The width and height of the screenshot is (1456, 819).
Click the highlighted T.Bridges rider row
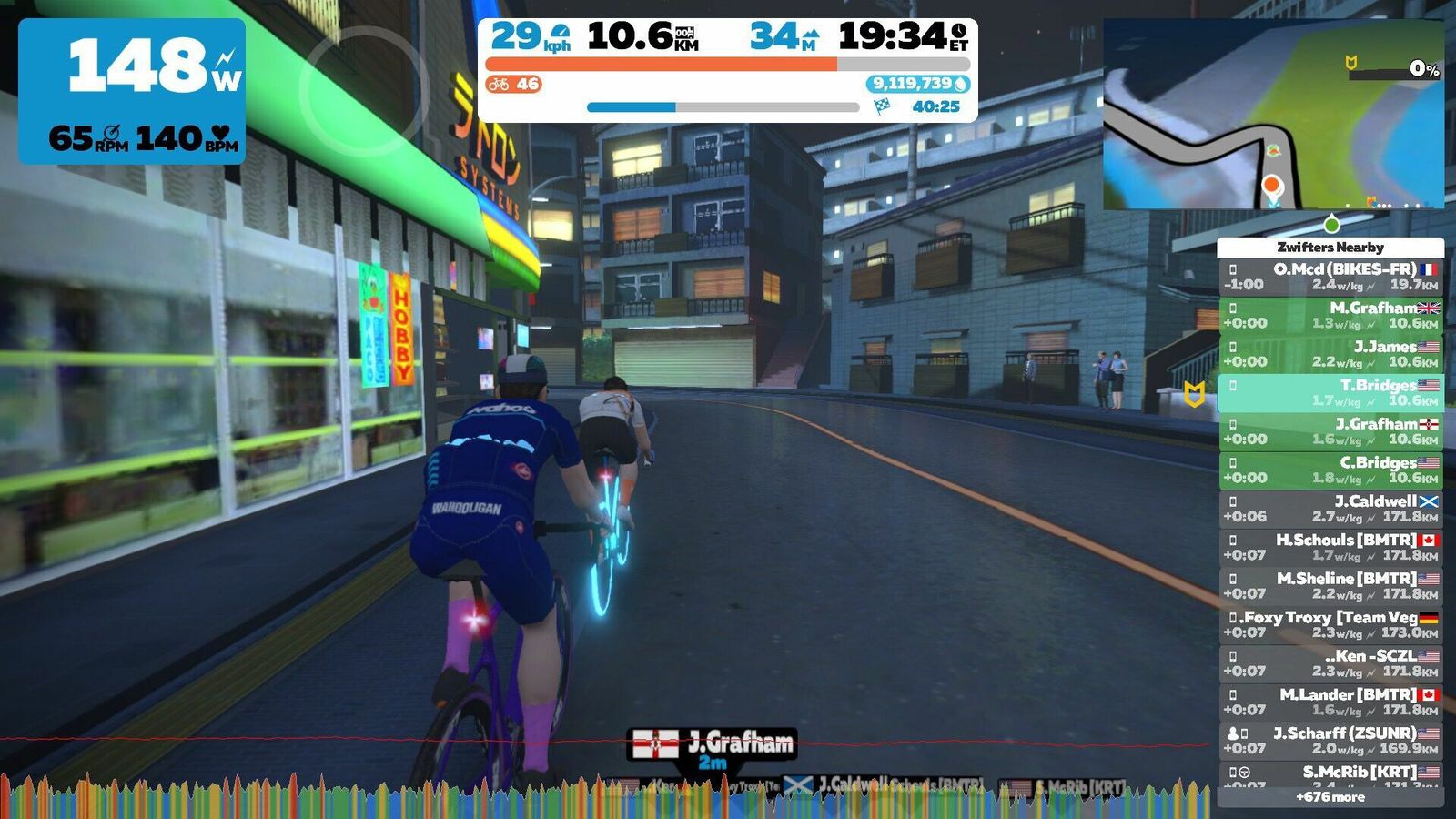click(x=1330, y=392)
